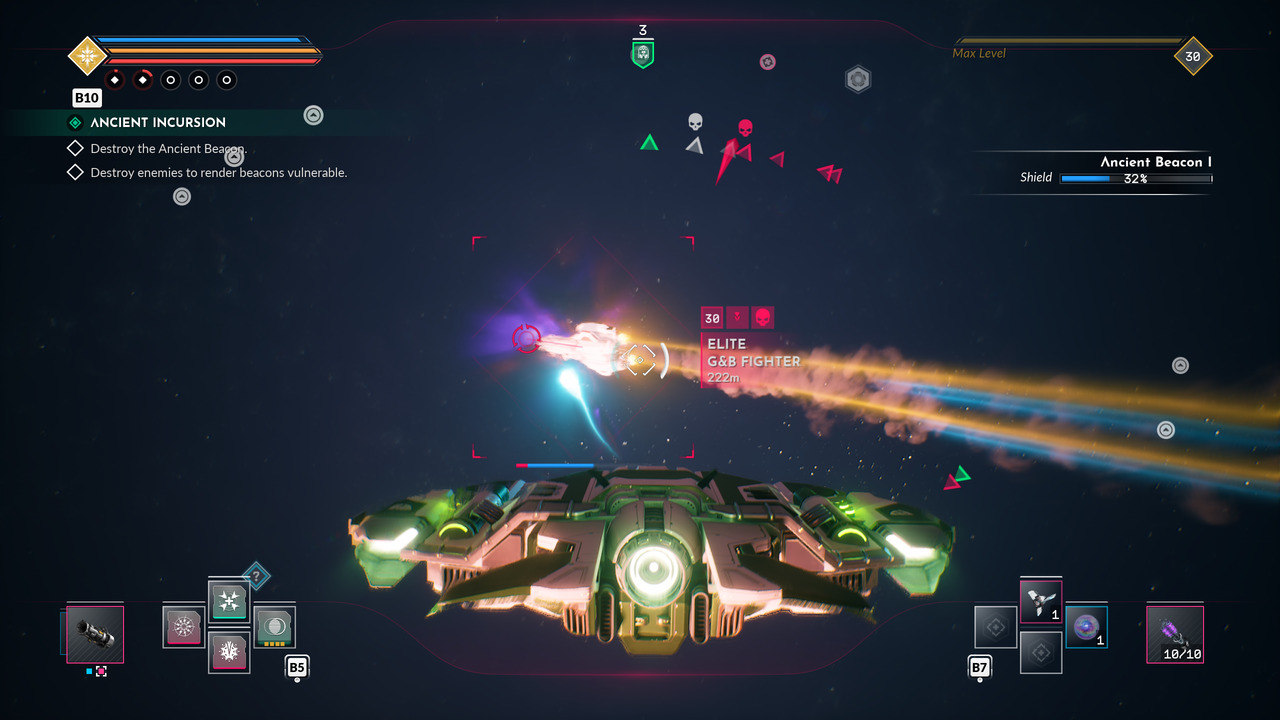
Task: Select the purple missile secondary weapon
Action: pyautogui.click(x=1175, y=635)
